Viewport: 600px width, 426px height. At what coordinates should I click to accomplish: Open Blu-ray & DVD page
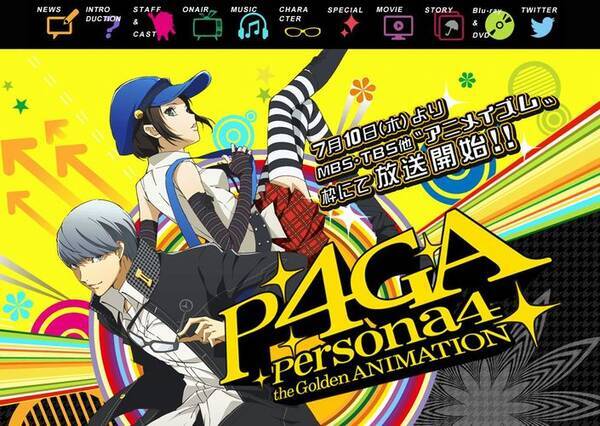tap(492, 22)
